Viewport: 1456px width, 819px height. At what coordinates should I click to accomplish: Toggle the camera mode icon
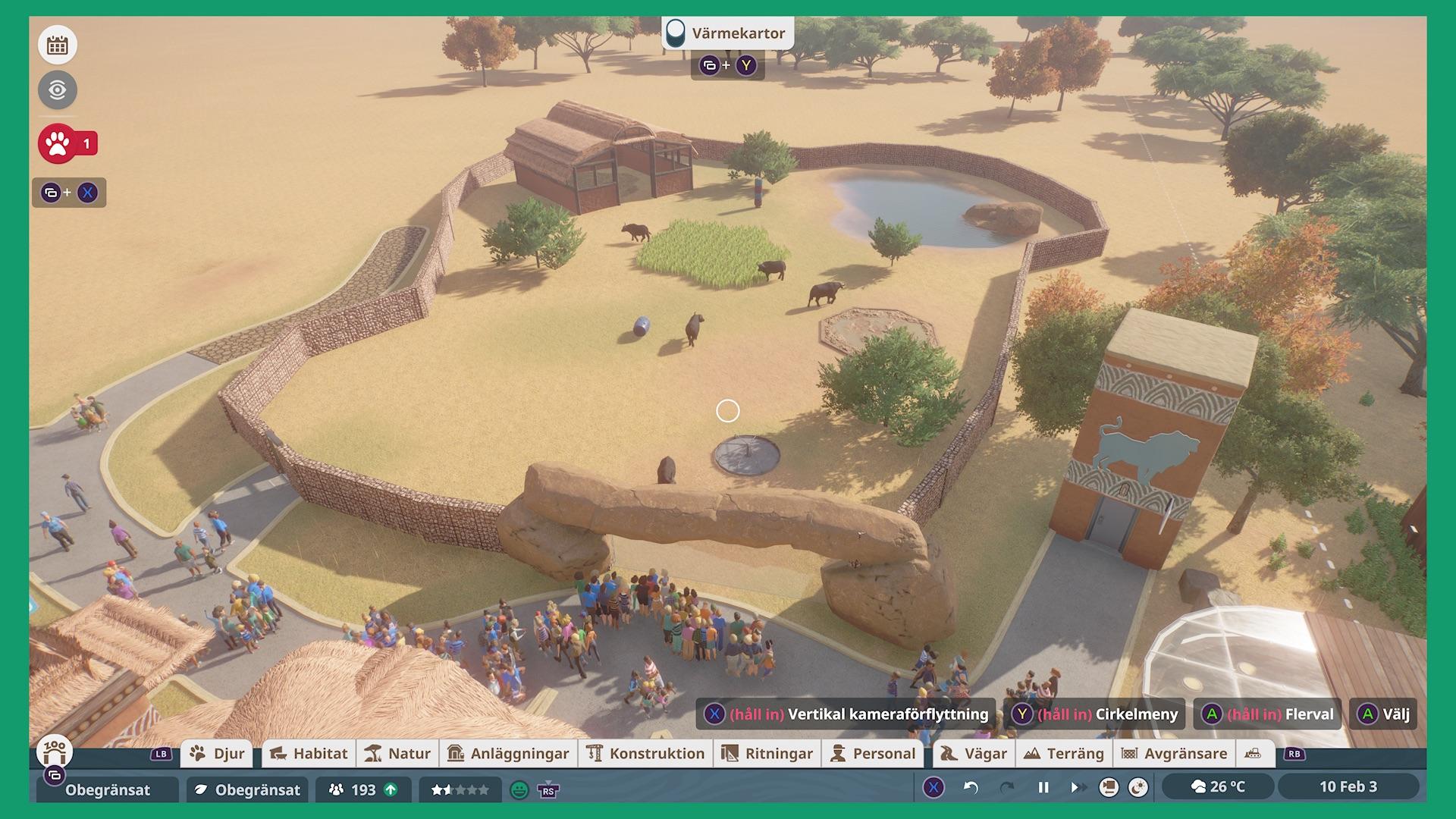tap(1108, 787)
